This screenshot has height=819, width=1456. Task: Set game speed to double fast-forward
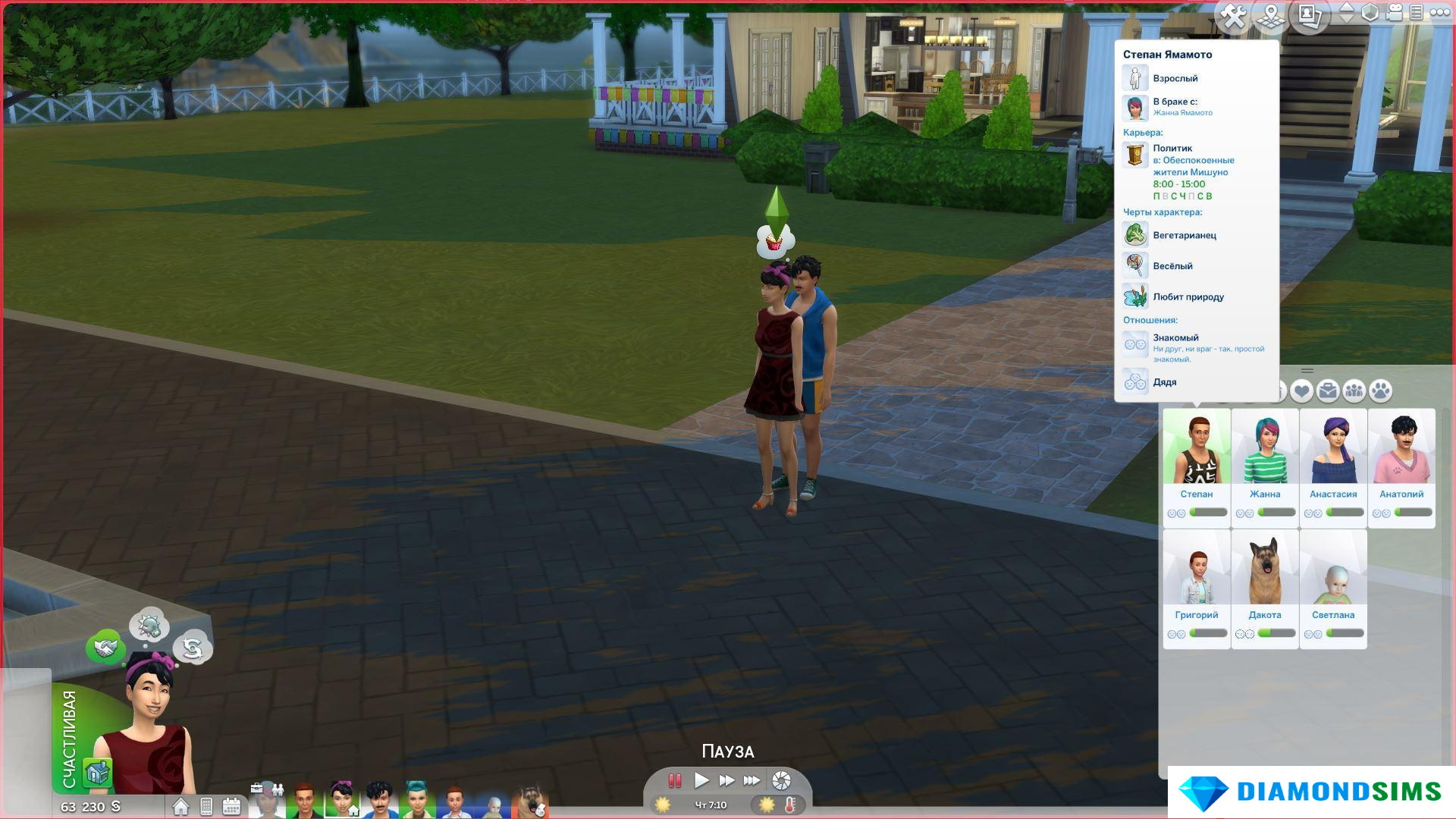coord(726,780)
